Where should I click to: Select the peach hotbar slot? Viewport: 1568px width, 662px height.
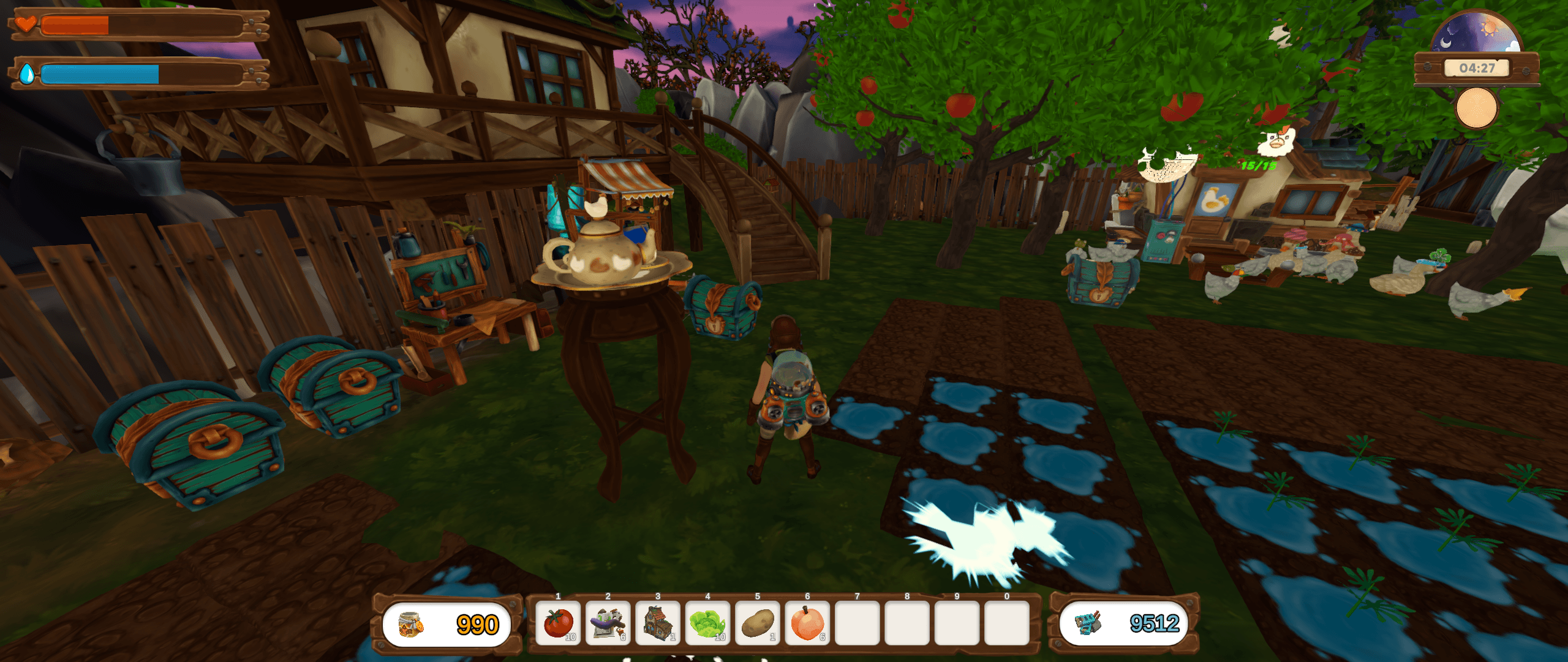click(807, 623)
